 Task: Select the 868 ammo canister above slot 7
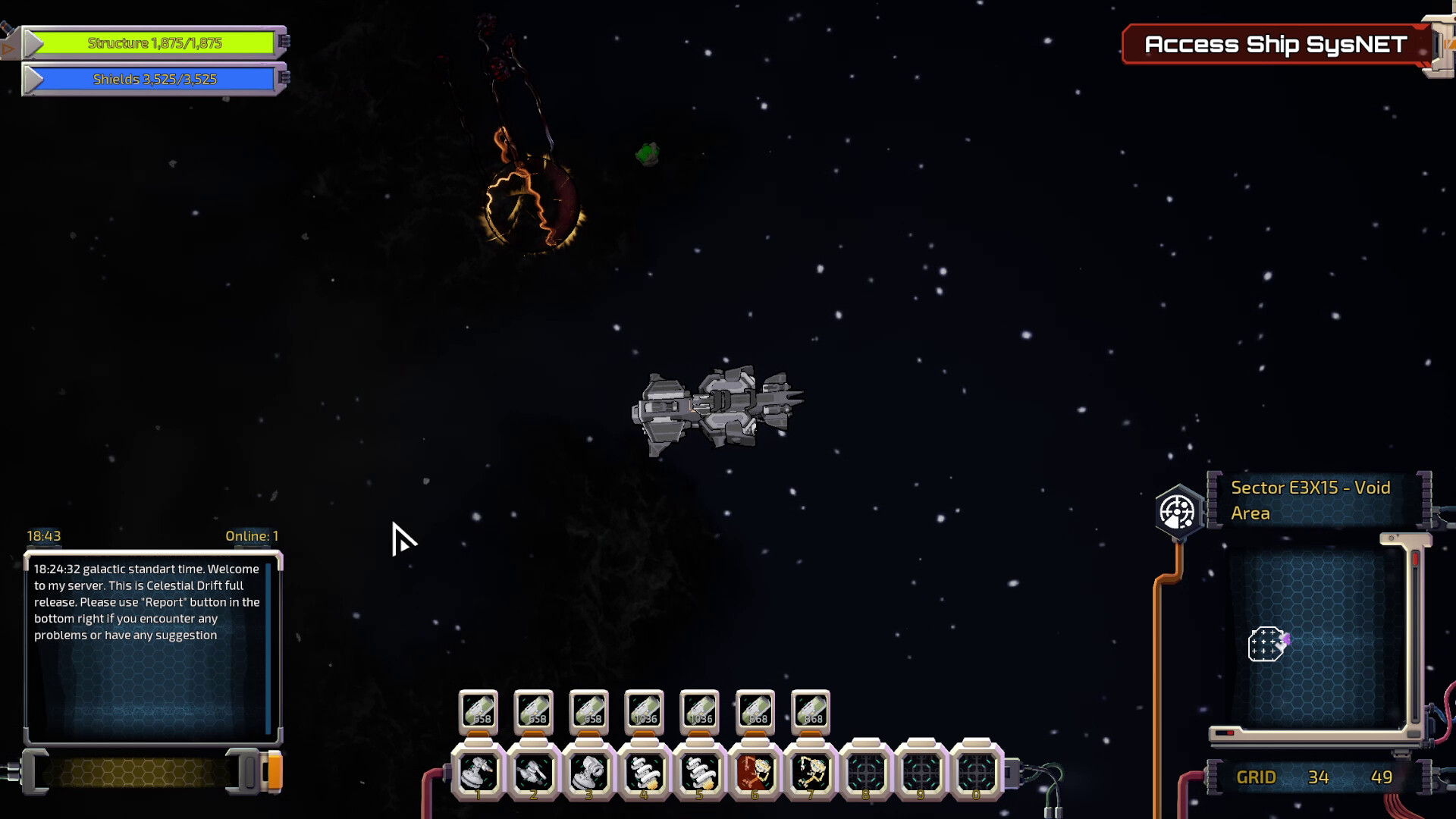tap(811, 712)
